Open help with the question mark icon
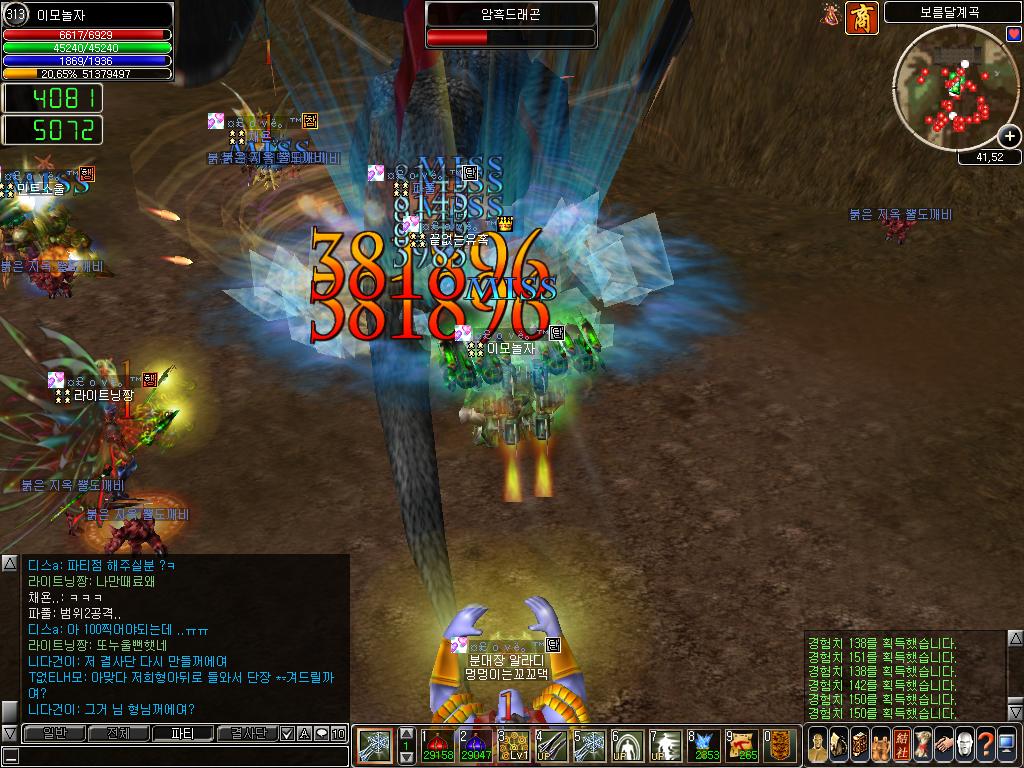The width and height of the screenshot is (1024, 768). 986,745
